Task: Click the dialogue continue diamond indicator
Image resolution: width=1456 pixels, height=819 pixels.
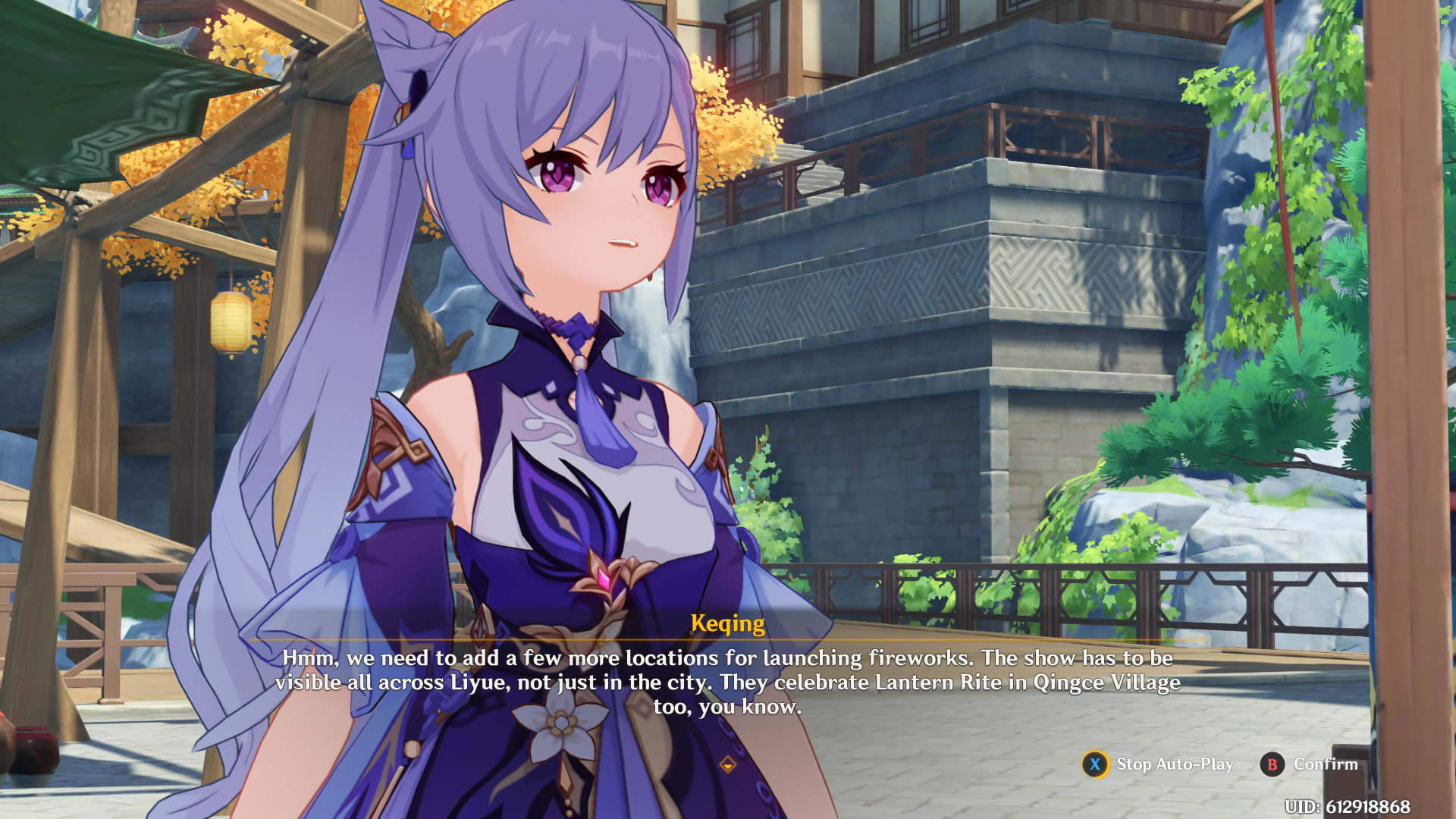Action: click(x=728, y=764)
